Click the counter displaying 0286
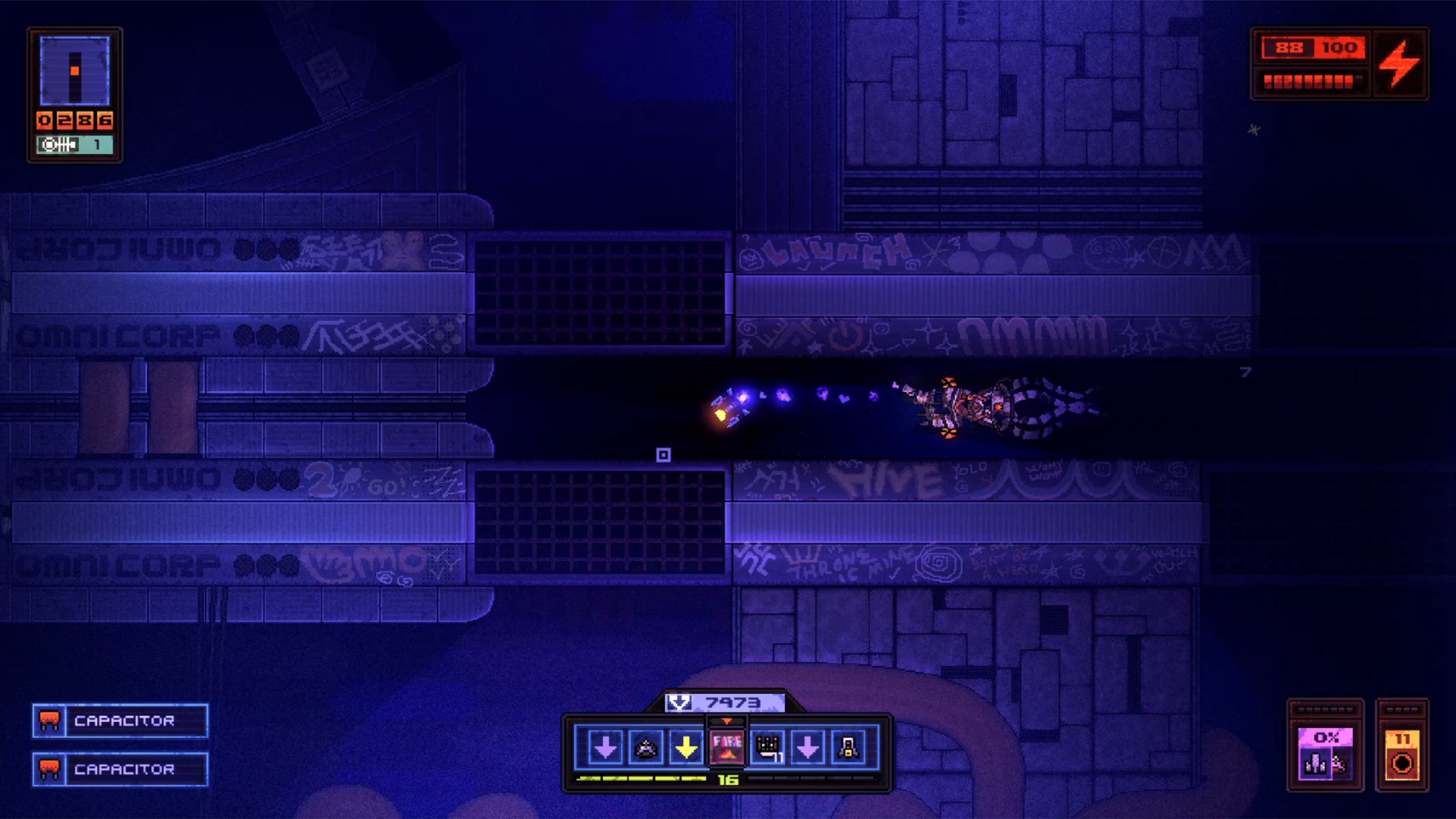 coord(74,119)
